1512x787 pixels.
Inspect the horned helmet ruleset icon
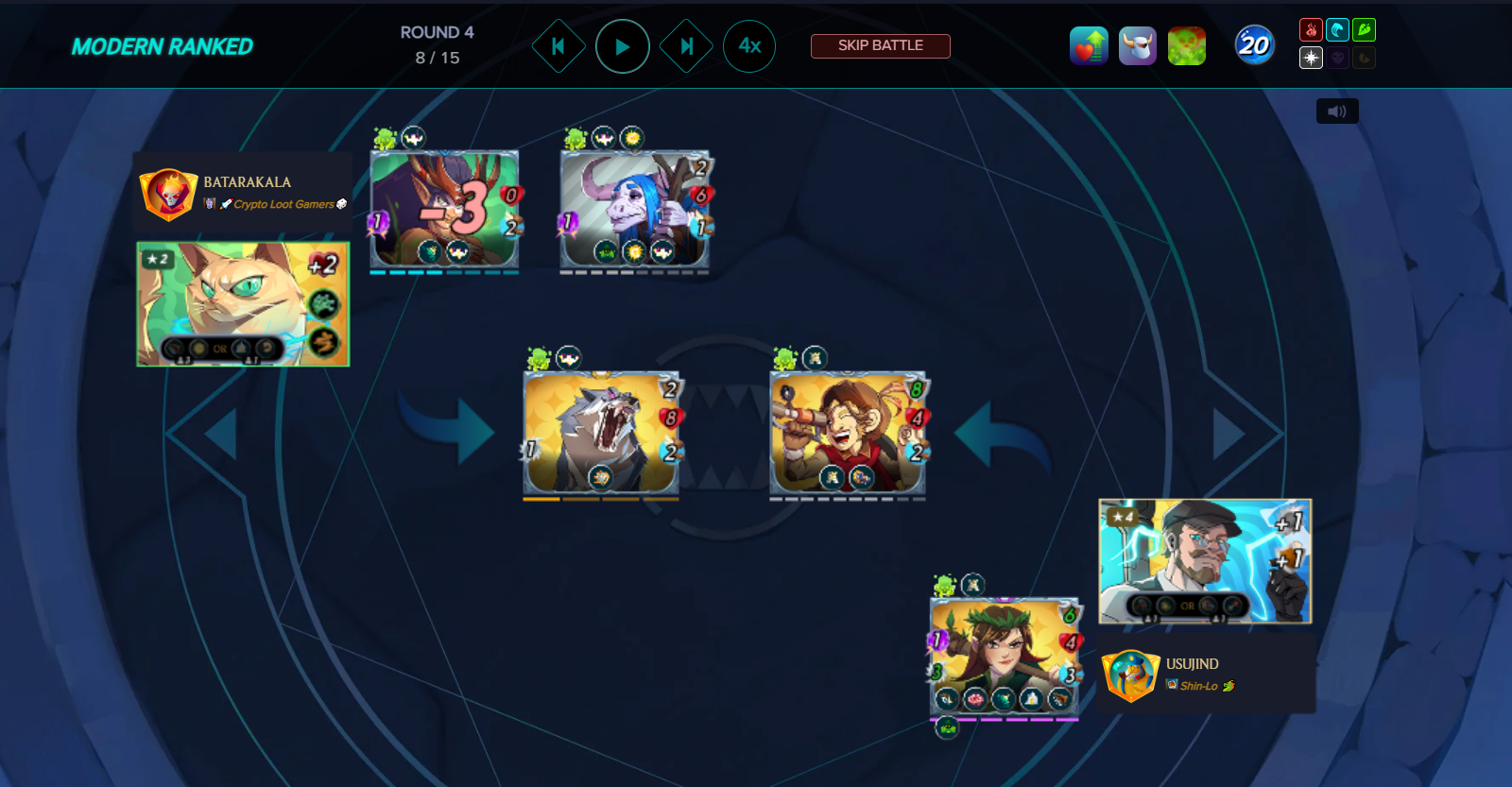1138,46
